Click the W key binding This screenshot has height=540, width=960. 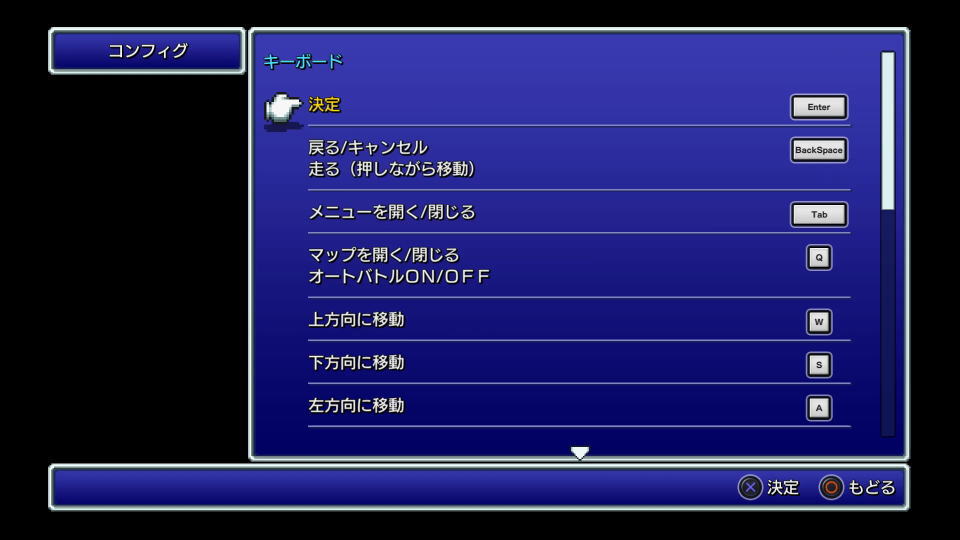pos(819,321)
